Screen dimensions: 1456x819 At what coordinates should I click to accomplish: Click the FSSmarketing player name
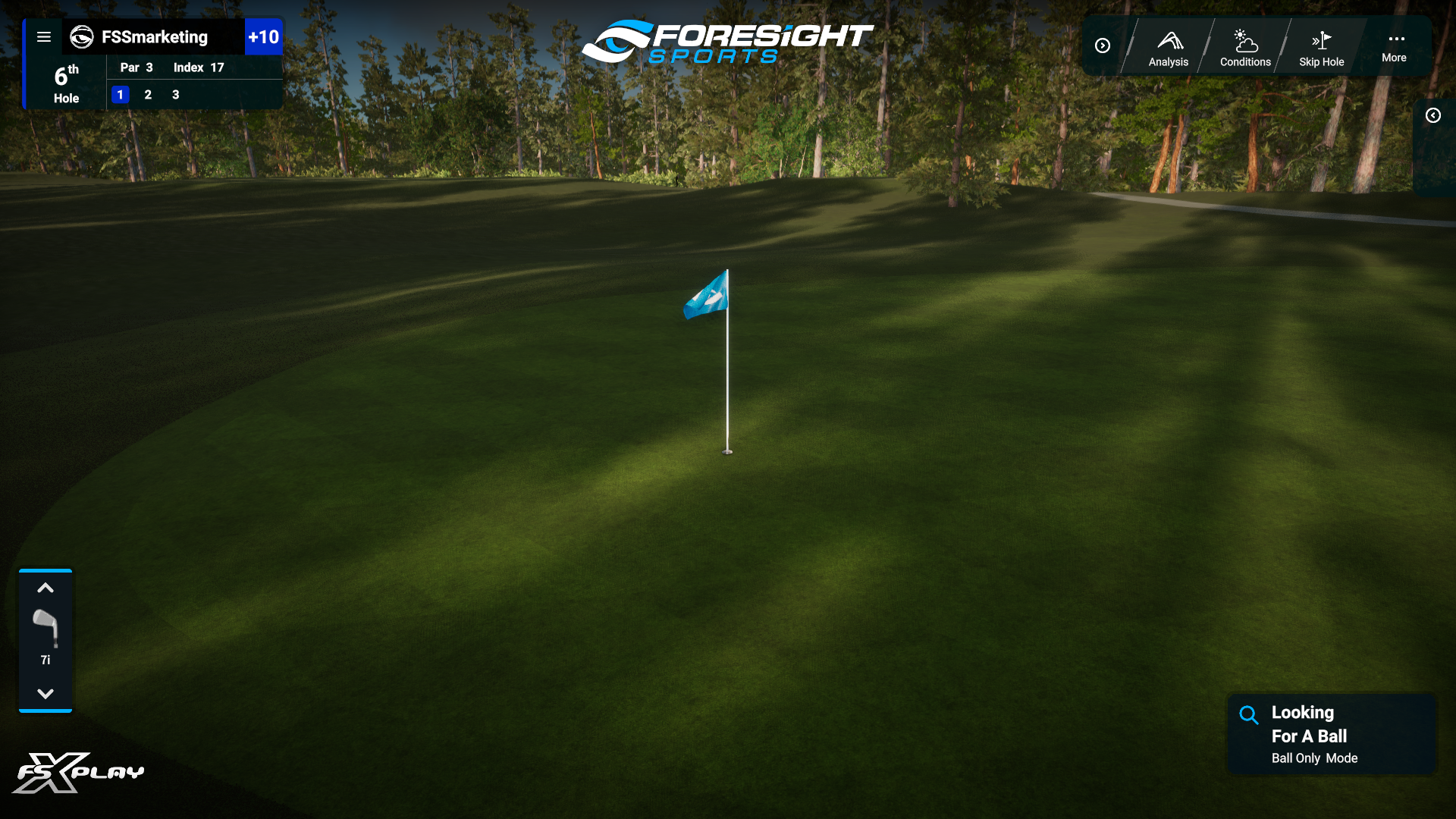[154, 36]
